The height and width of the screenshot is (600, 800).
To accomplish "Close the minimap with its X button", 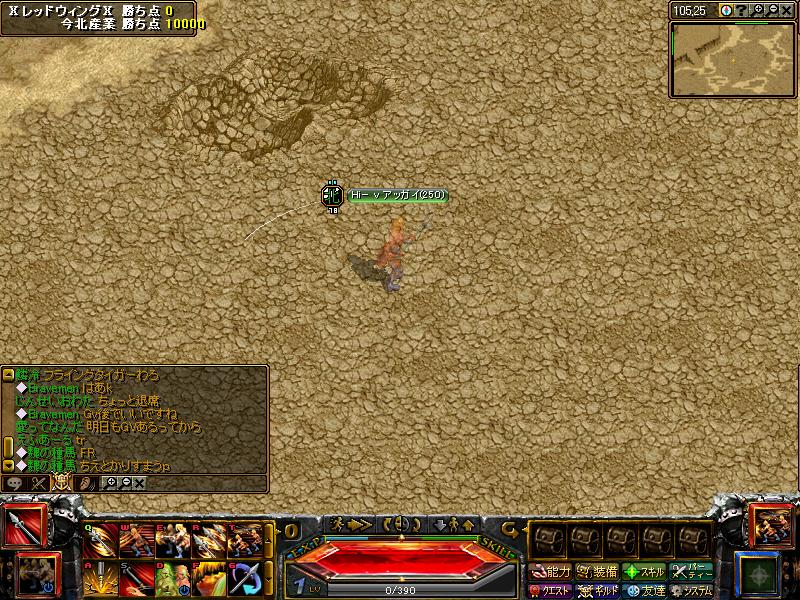I will tap(787, 10).
